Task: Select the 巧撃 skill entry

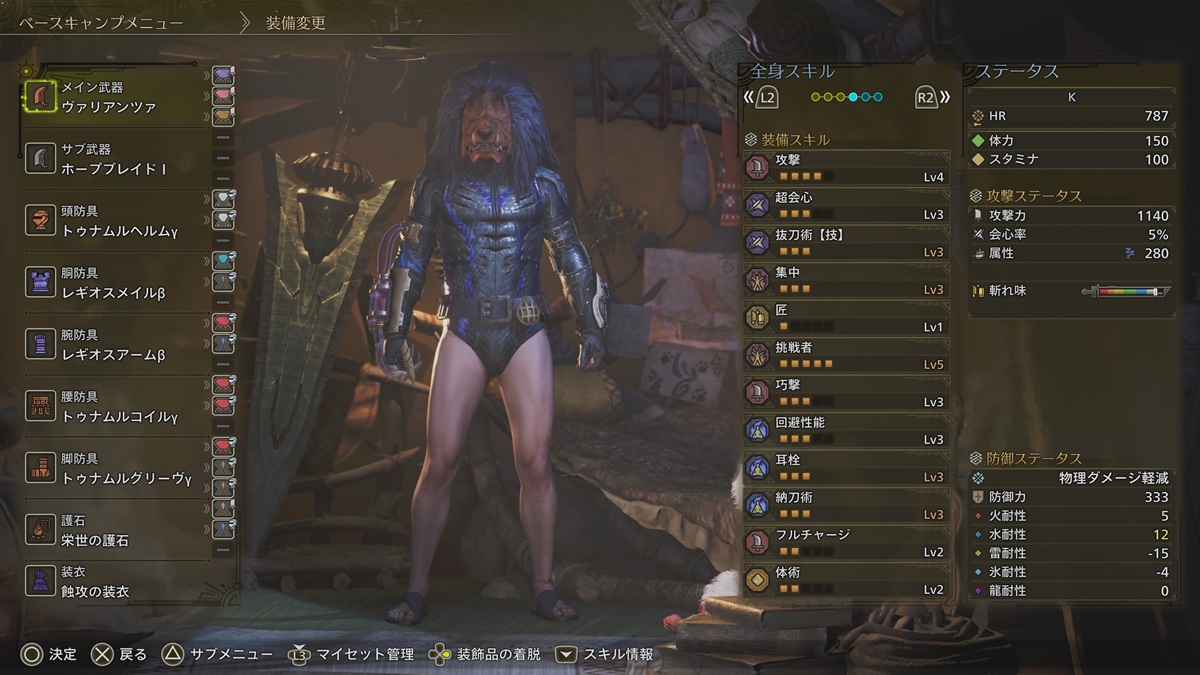Action: pos(846,392)
